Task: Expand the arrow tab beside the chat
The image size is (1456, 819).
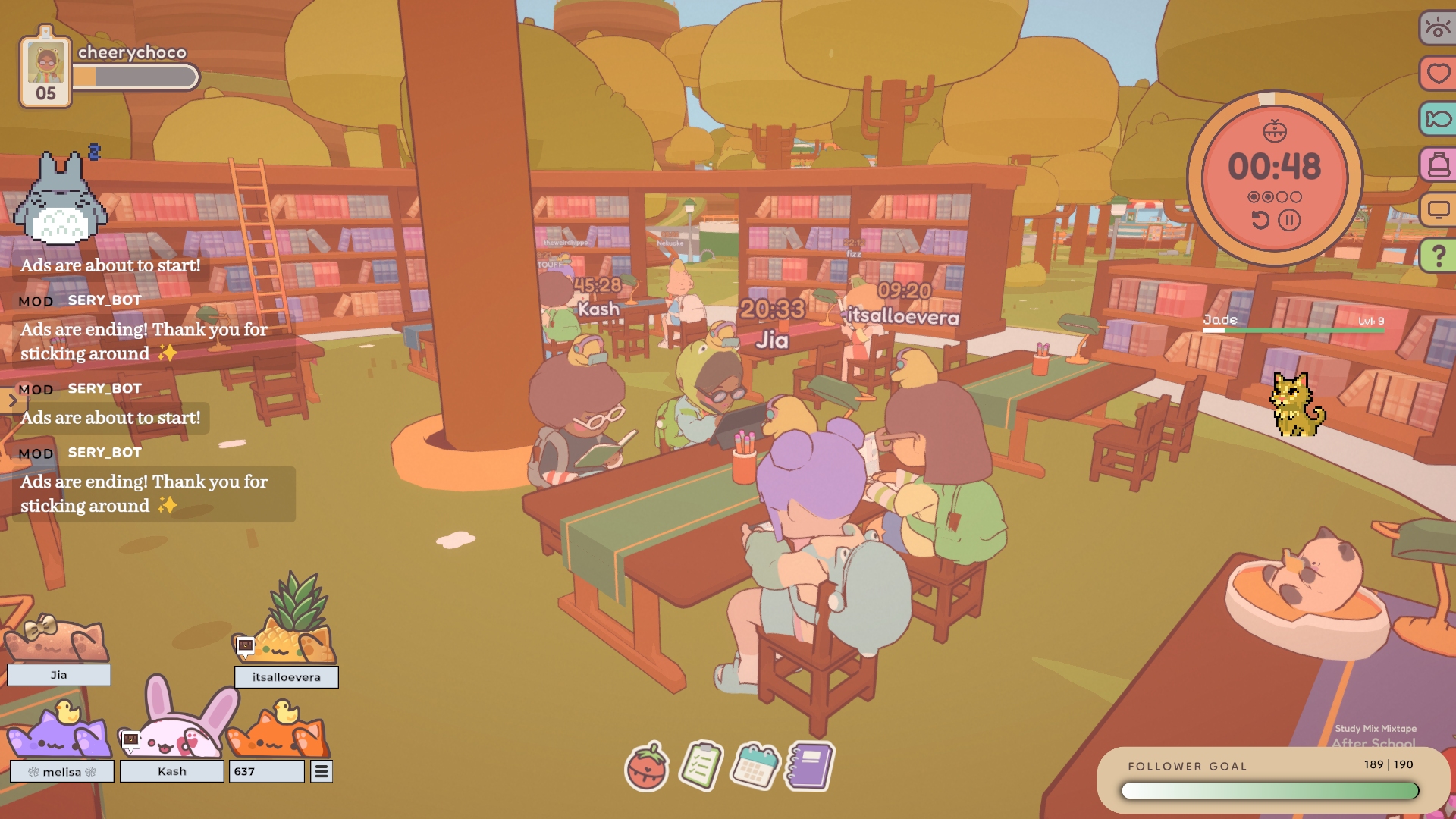Action: [x=12, y=400]
